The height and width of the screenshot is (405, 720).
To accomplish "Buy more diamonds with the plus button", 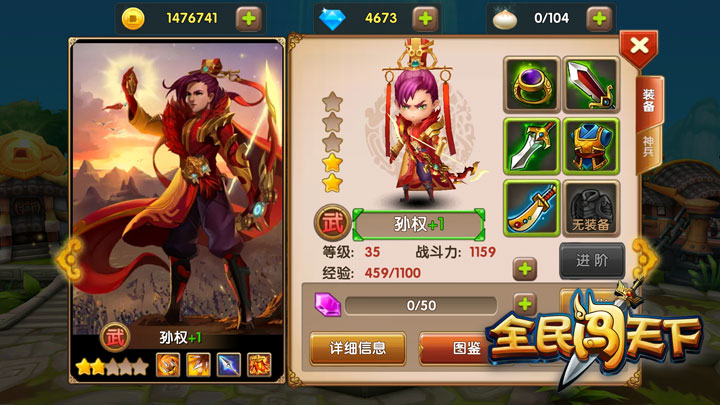I will click(425, 18).
